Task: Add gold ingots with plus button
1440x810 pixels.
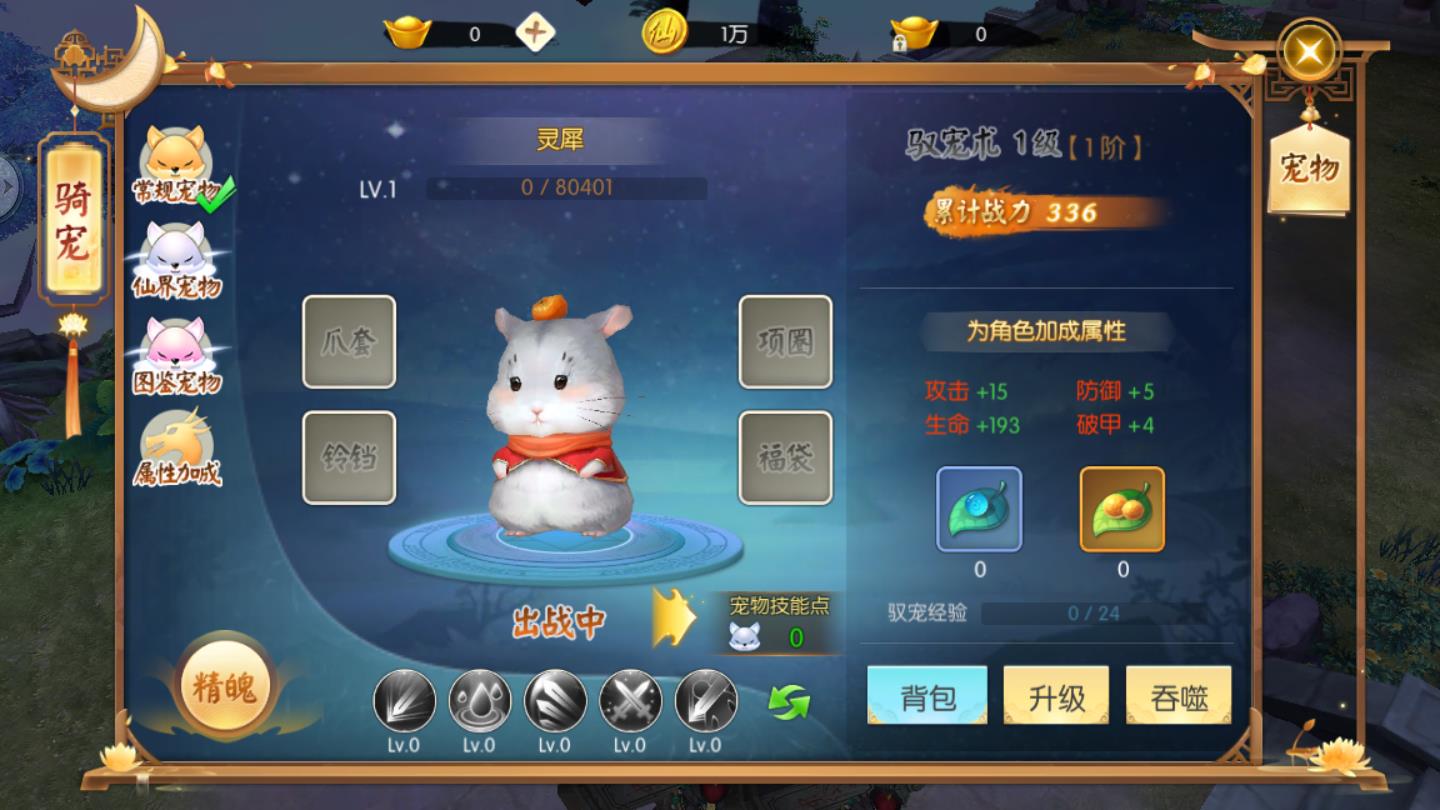Action: point(536,33)
